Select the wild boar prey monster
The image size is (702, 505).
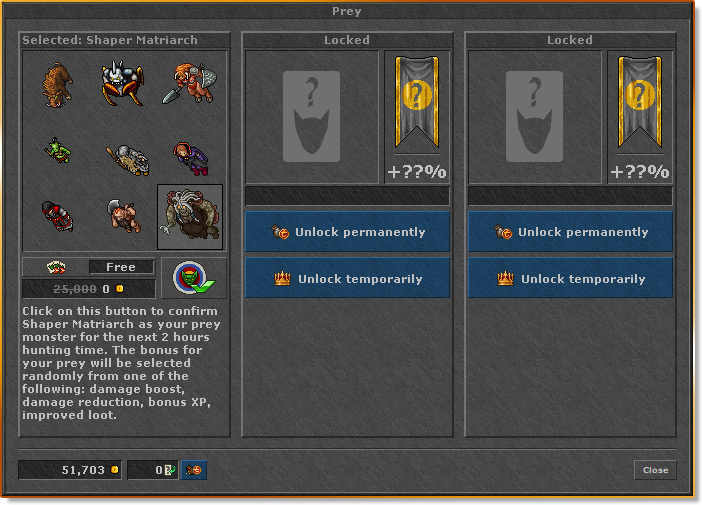57,85
